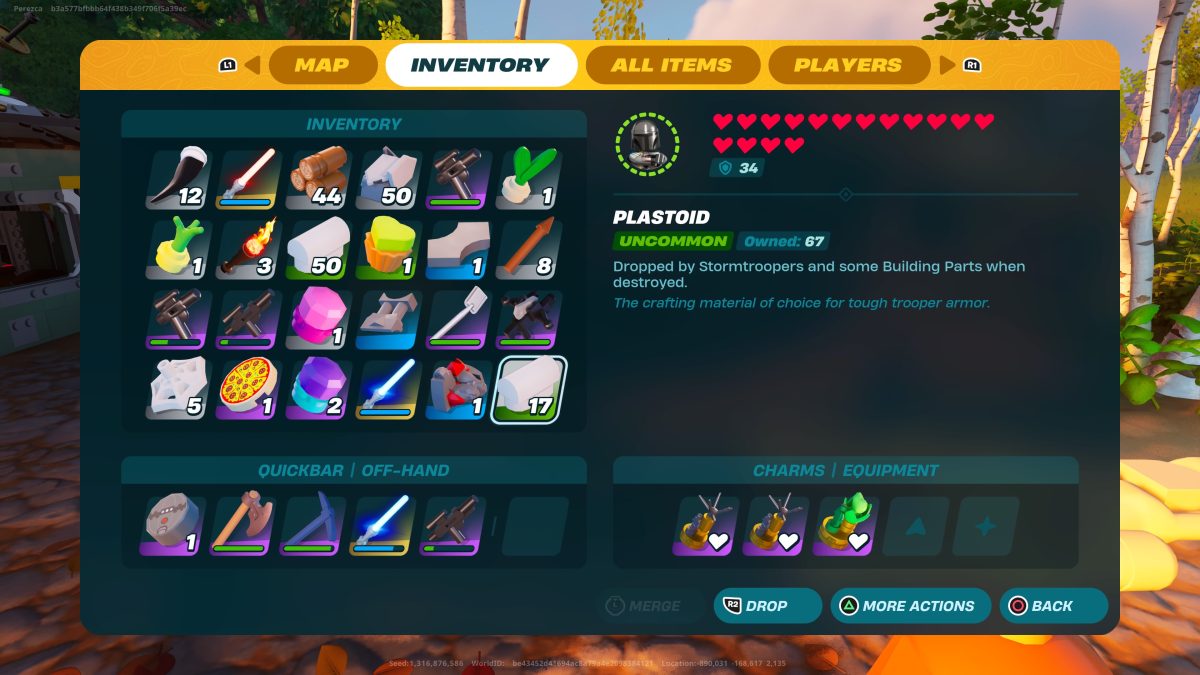This screenshot has width=1200, height=675.
Task: Select the wood logs stack of 44
Action: click(x=319, y=180)
